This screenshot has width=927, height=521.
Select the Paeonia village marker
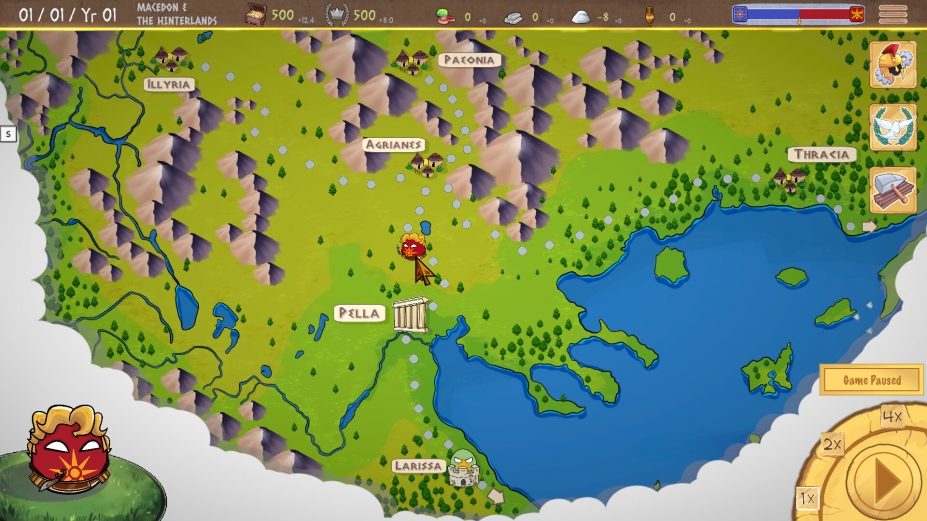point(412,61)
